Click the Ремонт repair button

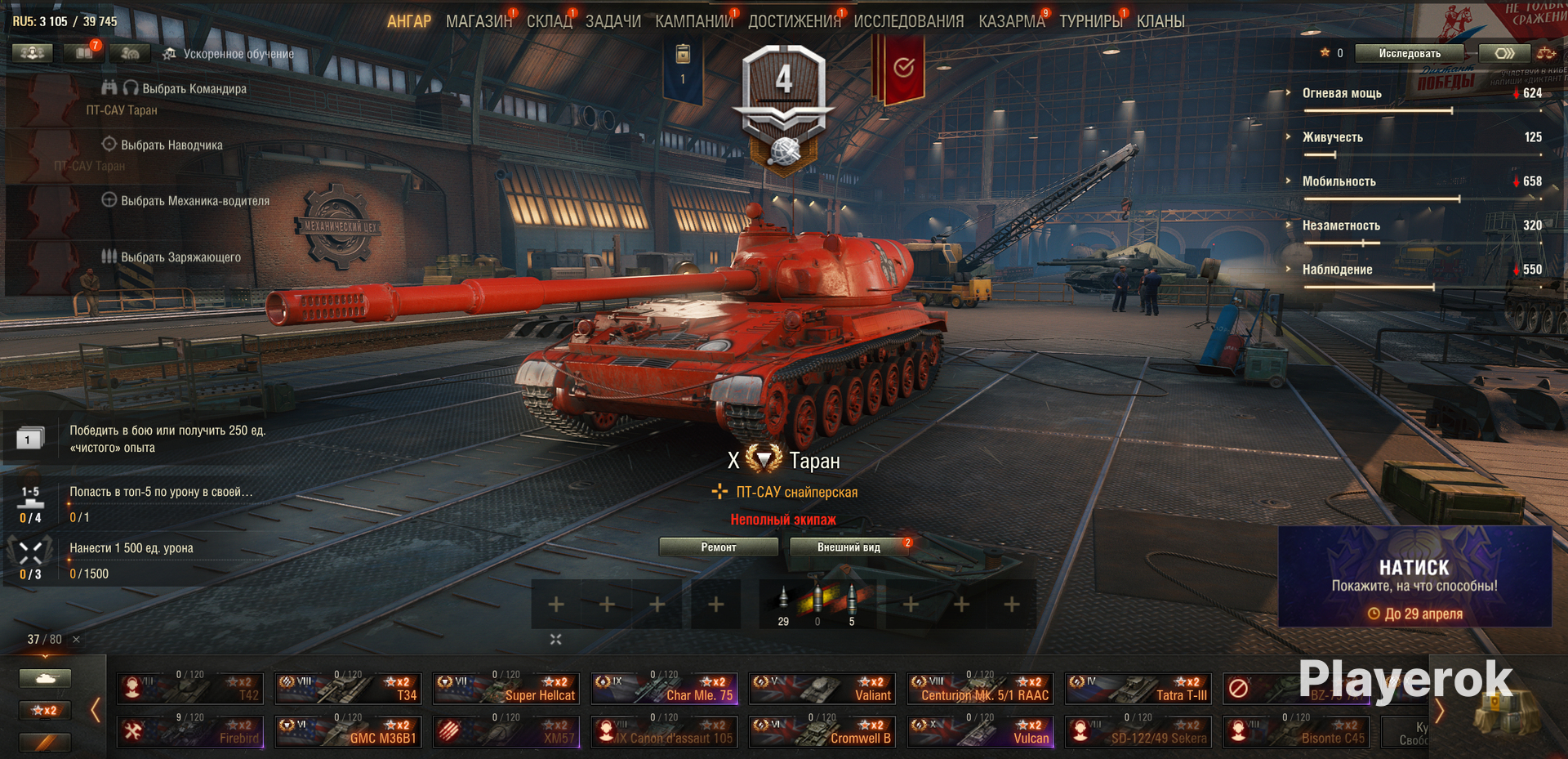(718, 547)
